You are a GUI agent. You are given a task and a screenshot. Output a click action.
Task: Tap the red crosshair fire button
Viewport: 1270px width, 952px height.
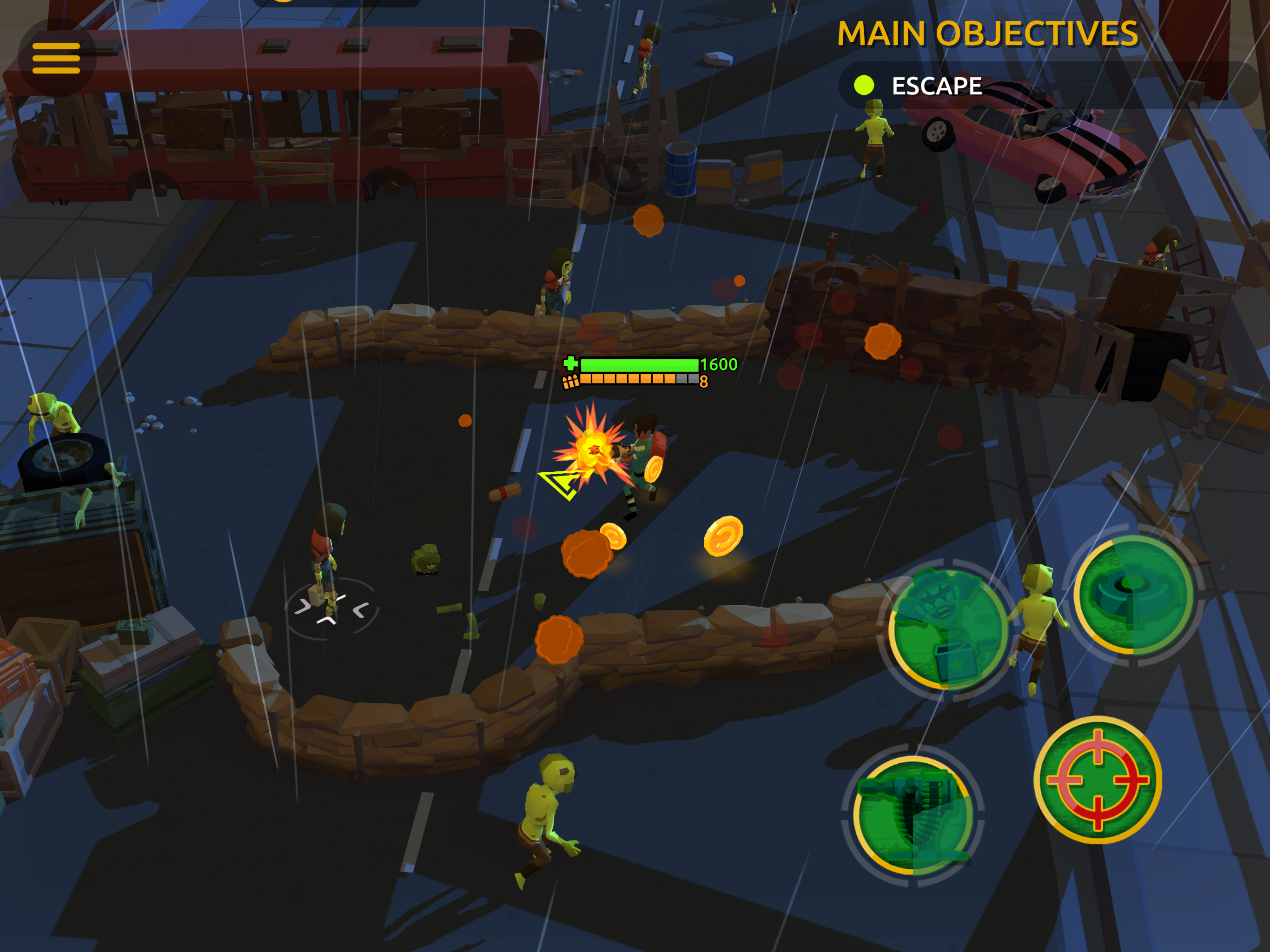point(1097,779)
